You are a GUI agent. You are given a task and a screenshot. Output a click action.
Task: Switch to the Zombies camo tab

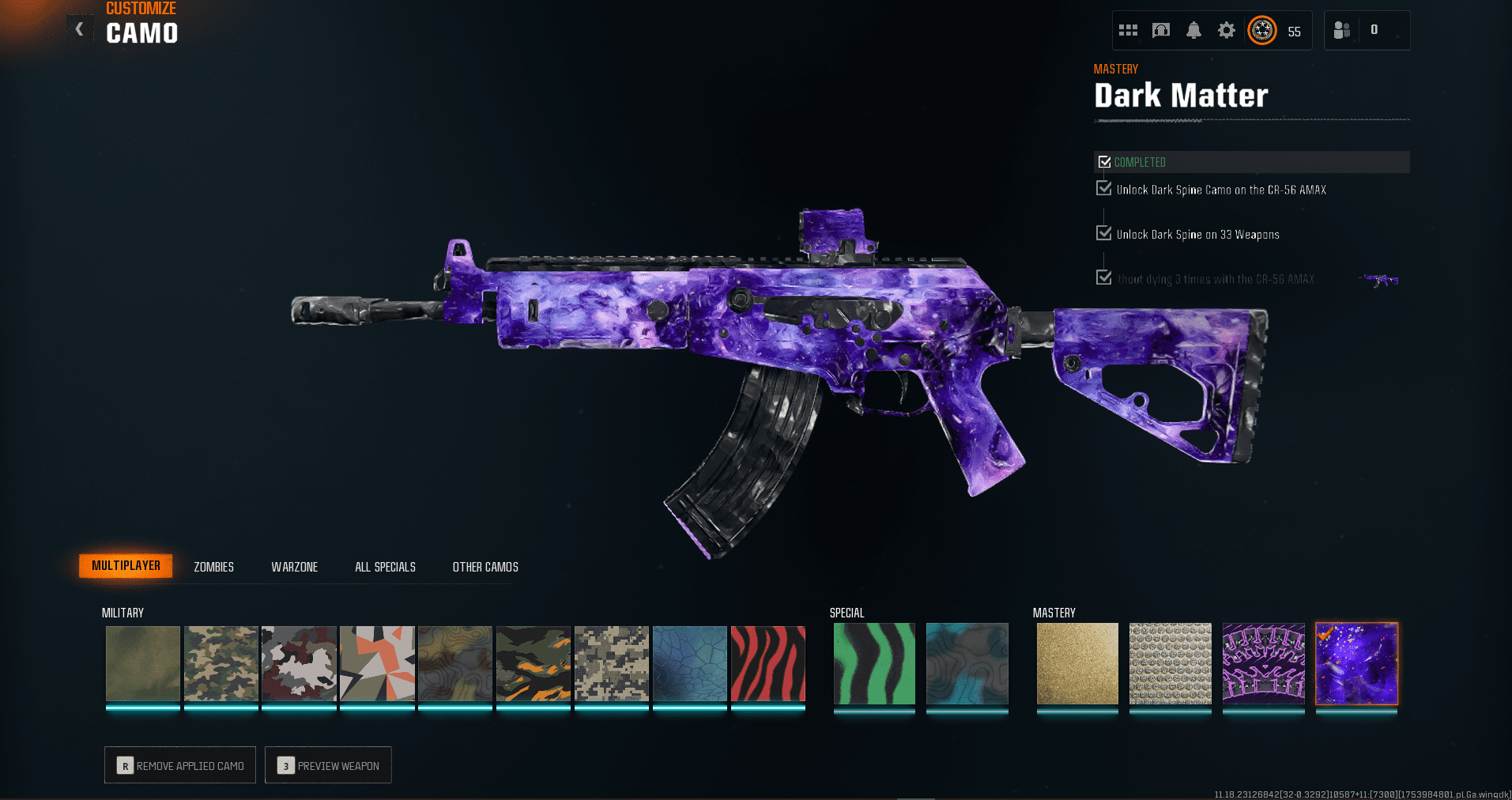(x=213, y=567)
